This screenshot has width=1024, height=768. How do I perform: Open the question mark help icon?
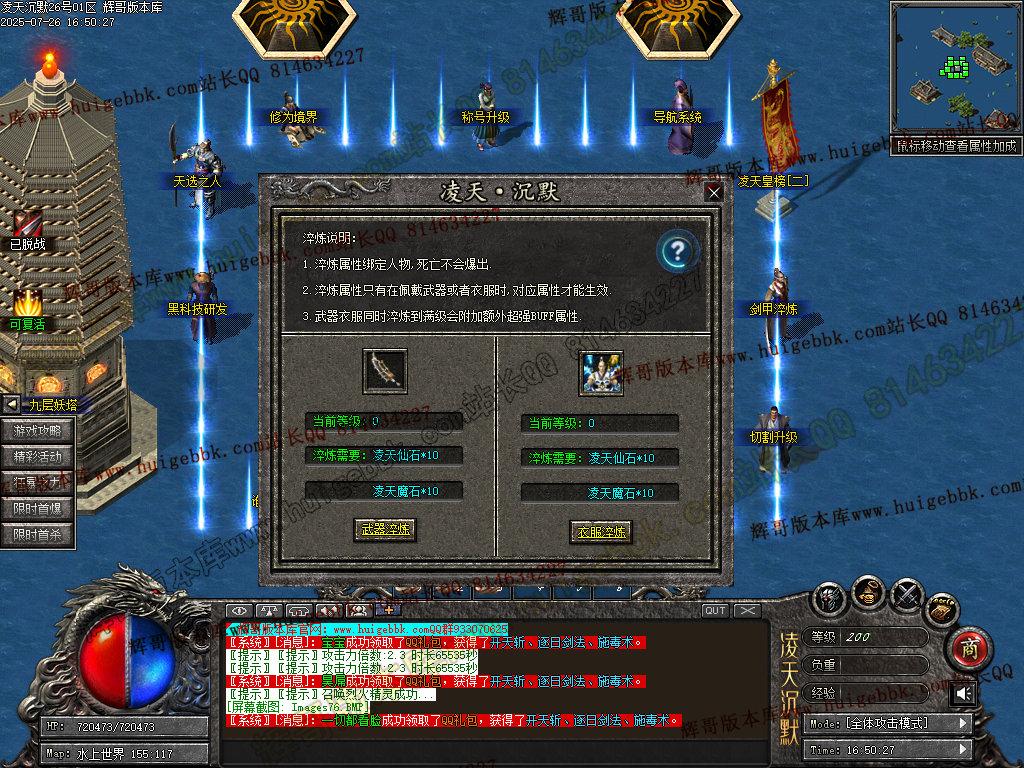677,251
